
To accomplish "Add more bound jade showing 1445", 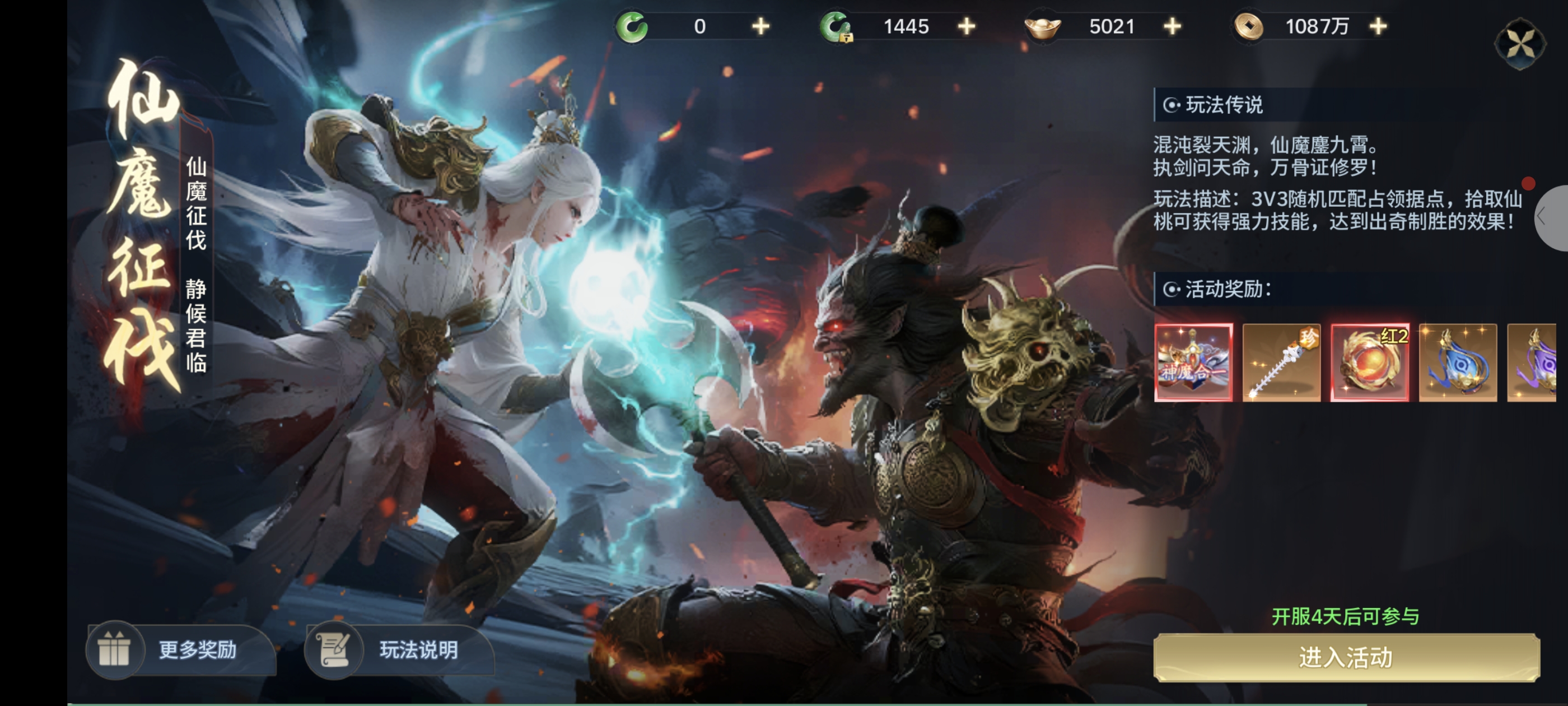I will click(x=966, y=27).
